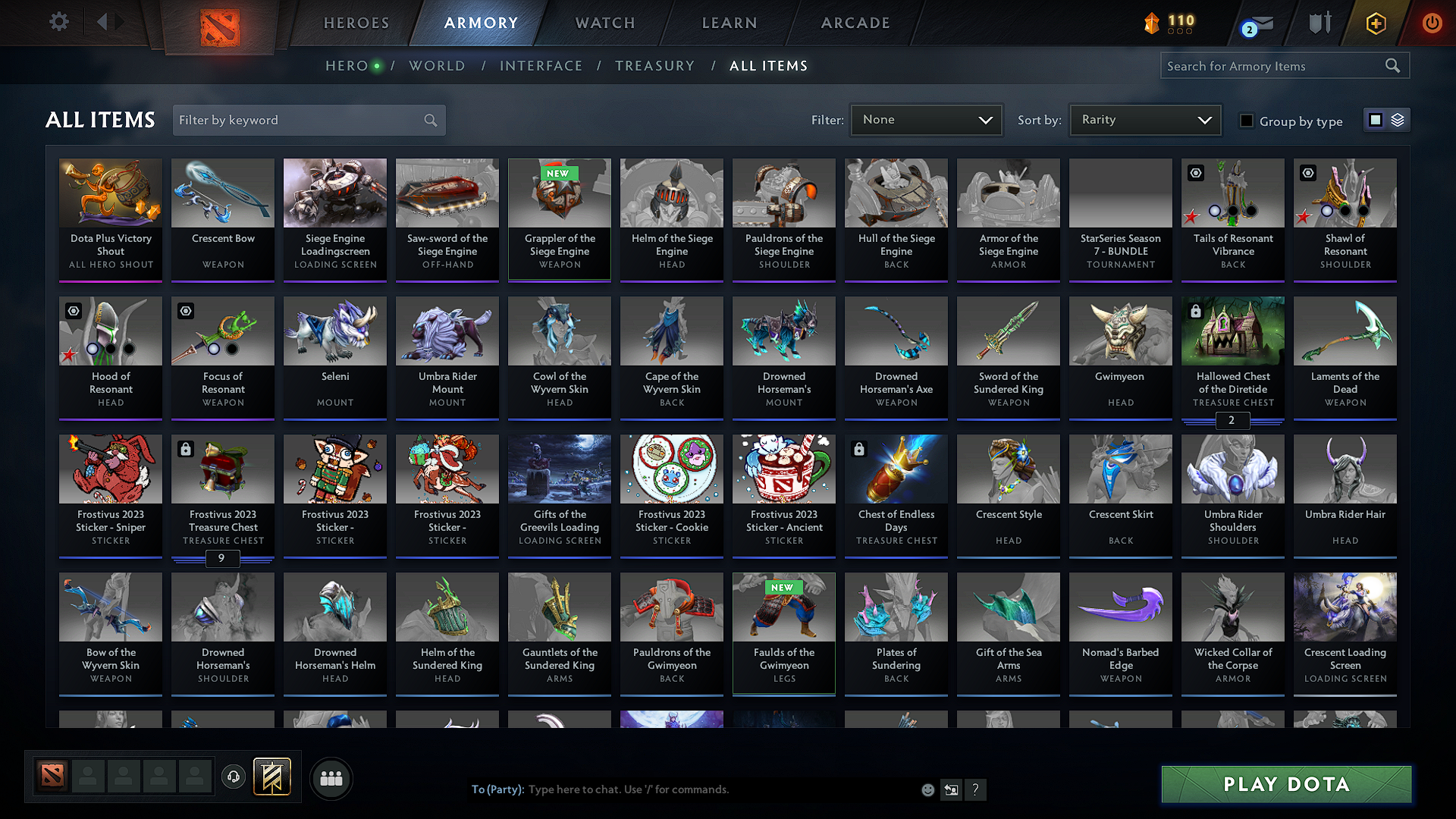Open the Sort by Rarity dropdown

pos(1144,119)
